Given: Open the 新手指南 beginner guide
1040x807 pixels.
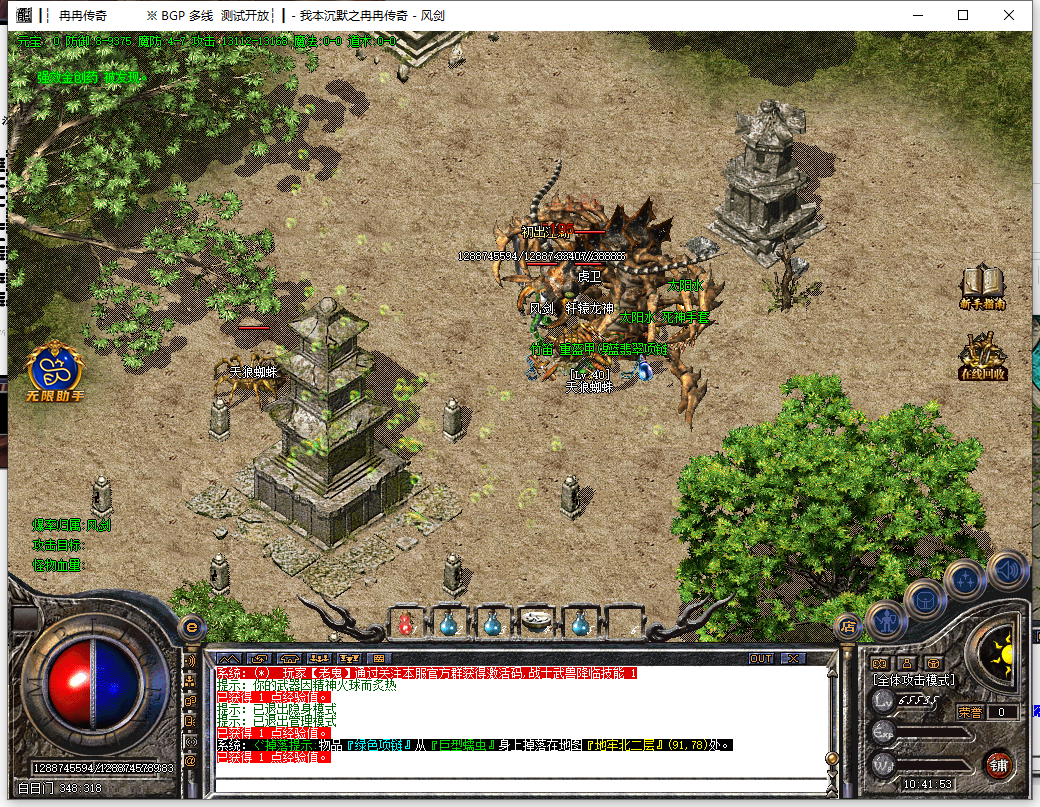Looking at the screenshot, I should [981, 285].
